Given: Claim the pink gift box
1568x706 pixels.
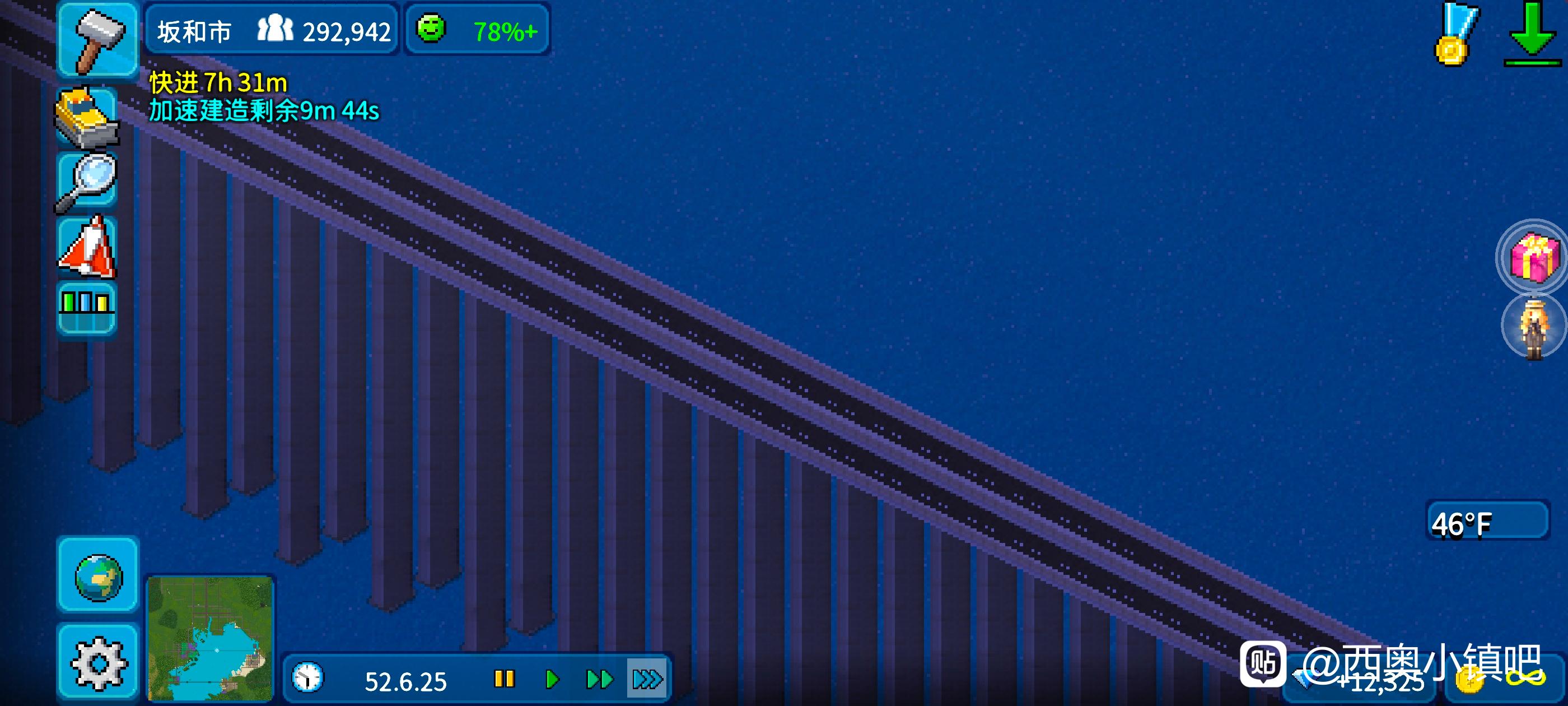Looking at the screenshot, I should pyautogui.click(x=1533, y=258).
